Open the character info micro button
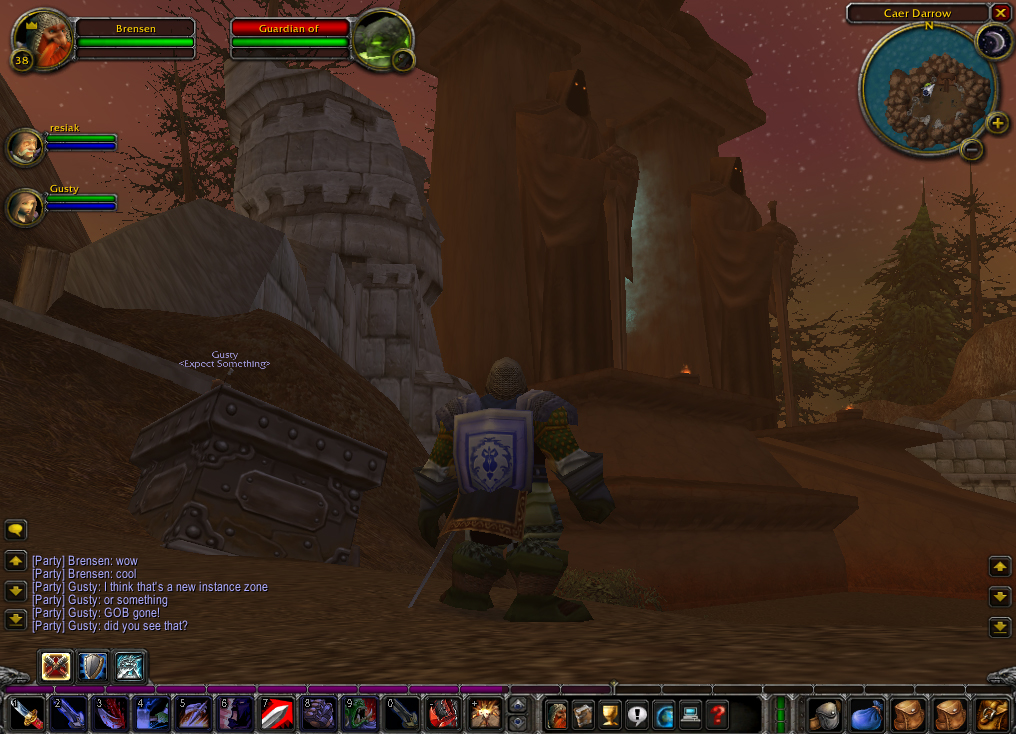The image size is (1016, 734). 557,715
